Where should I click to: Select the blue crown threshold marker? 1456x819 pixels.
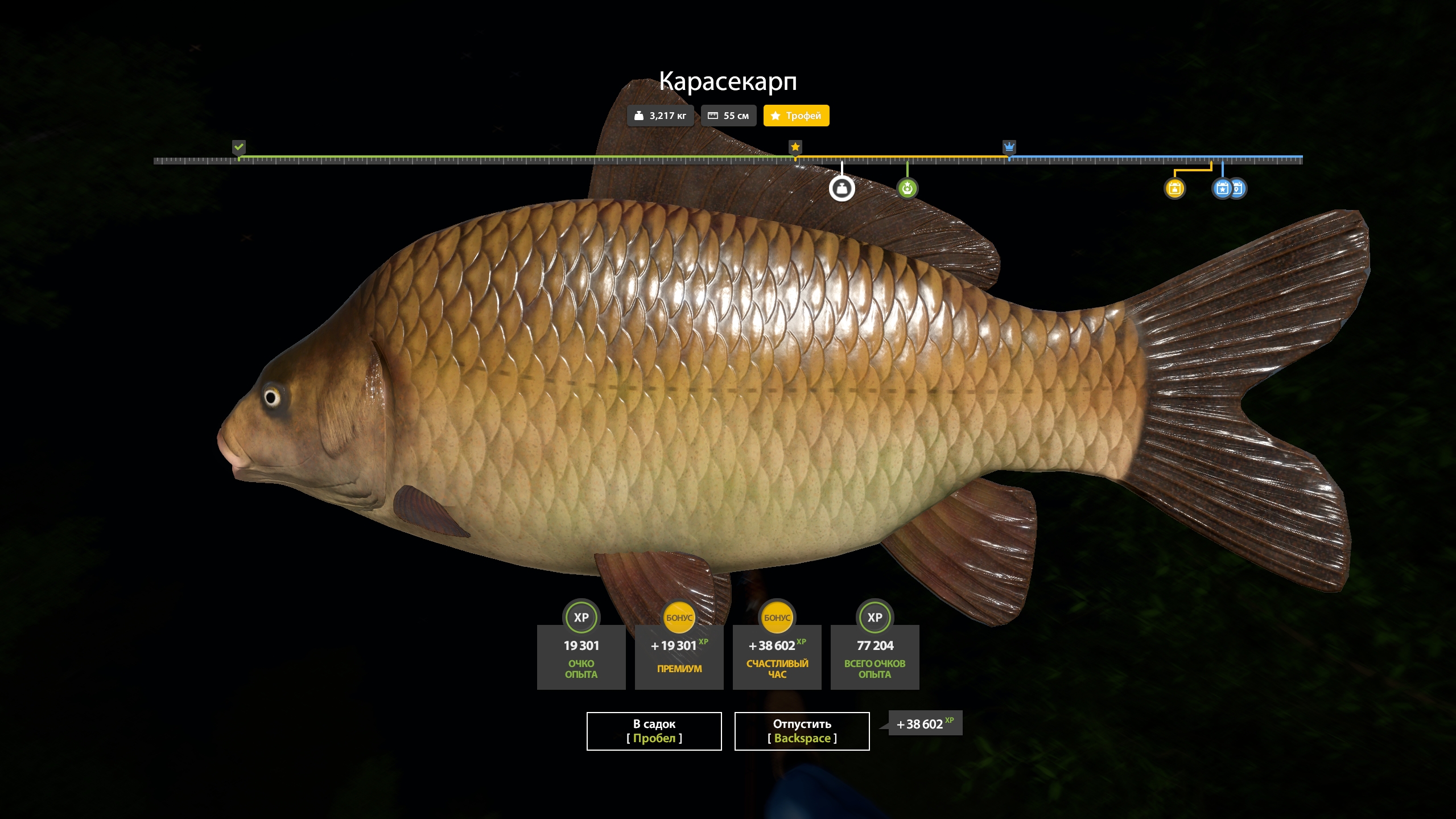pyautogui.click(x=1009, y=147)
